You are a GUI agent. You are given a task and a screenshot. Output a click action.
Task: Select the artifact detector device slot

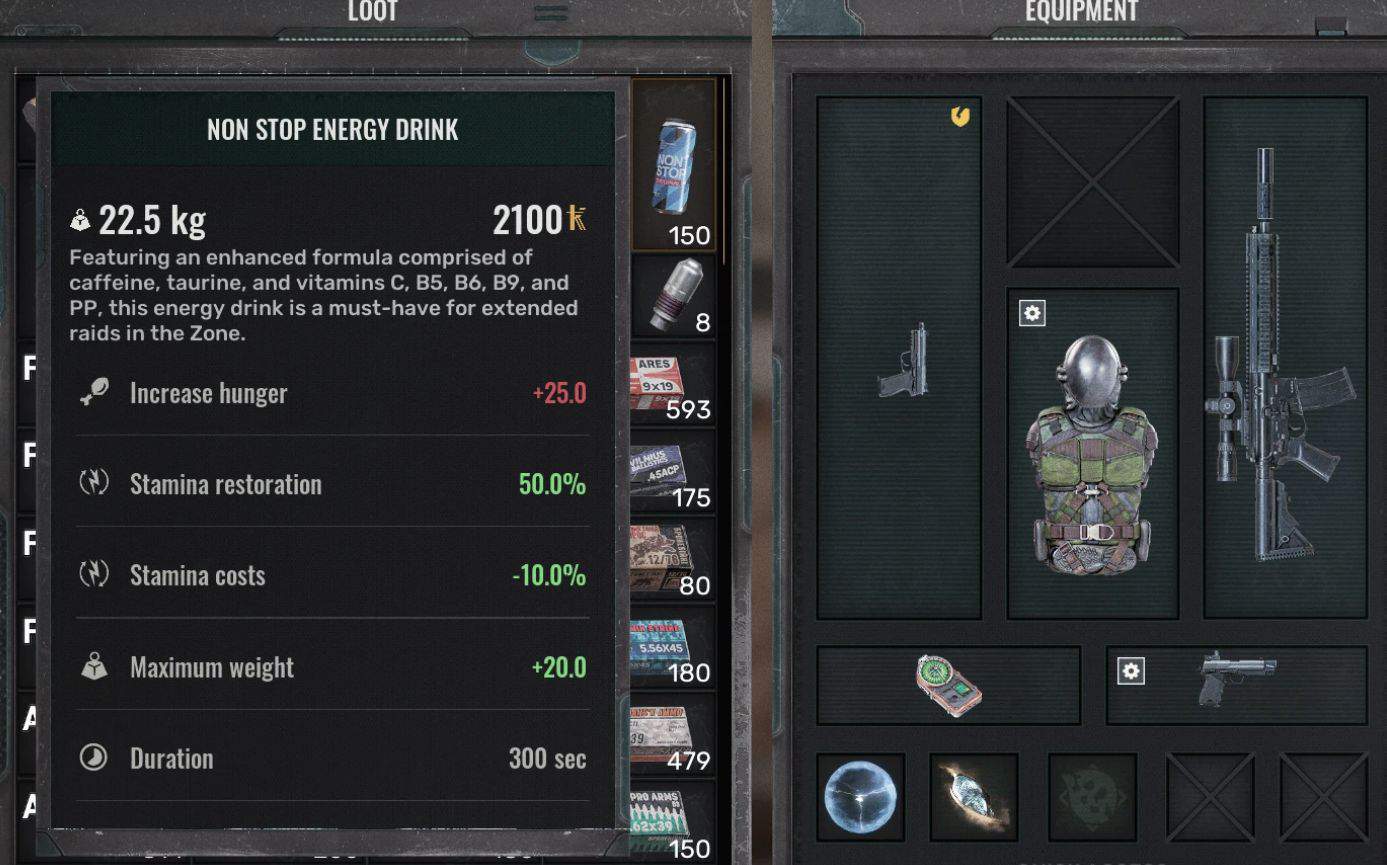coord(948,685)
